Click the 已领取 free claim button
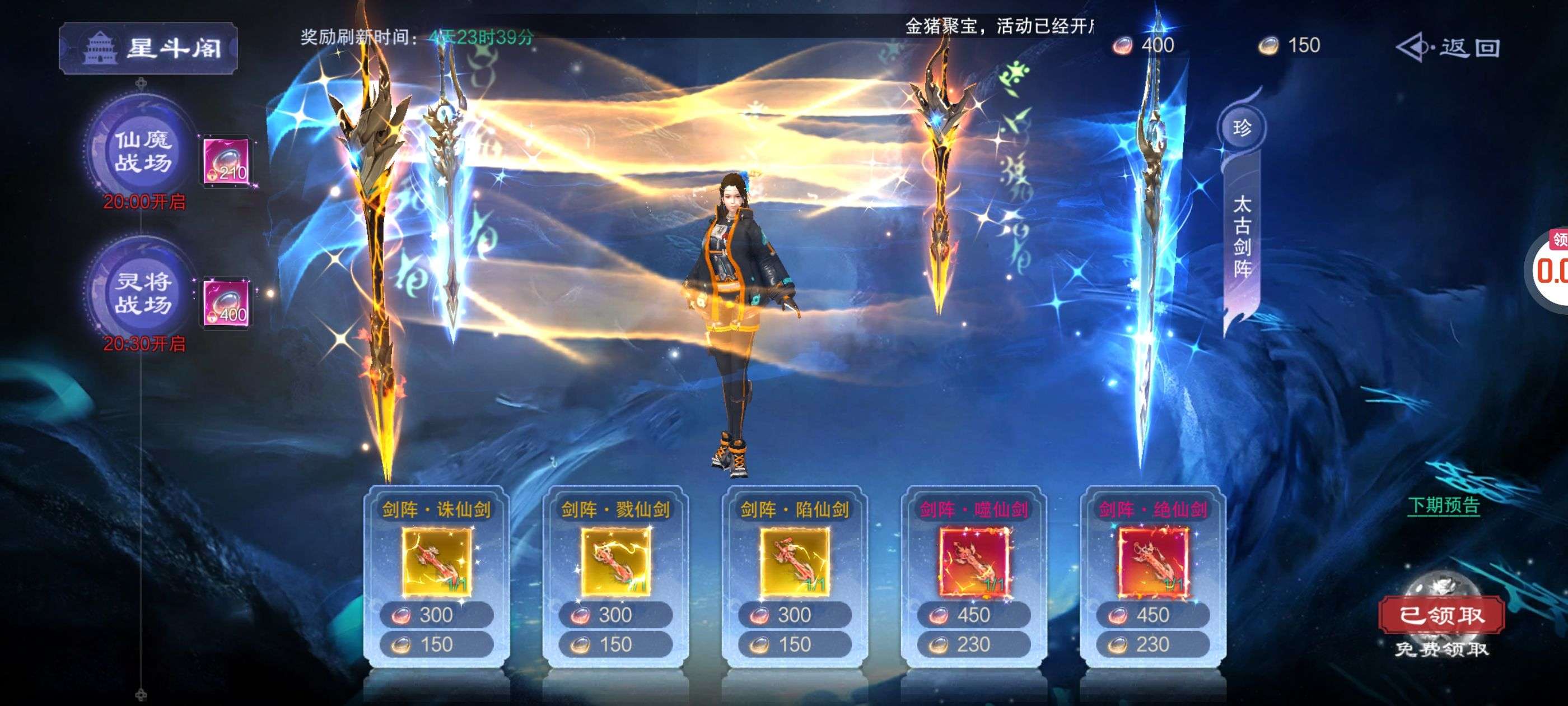This screenshot has height=706, width=1568. [x=1441, y=615]
